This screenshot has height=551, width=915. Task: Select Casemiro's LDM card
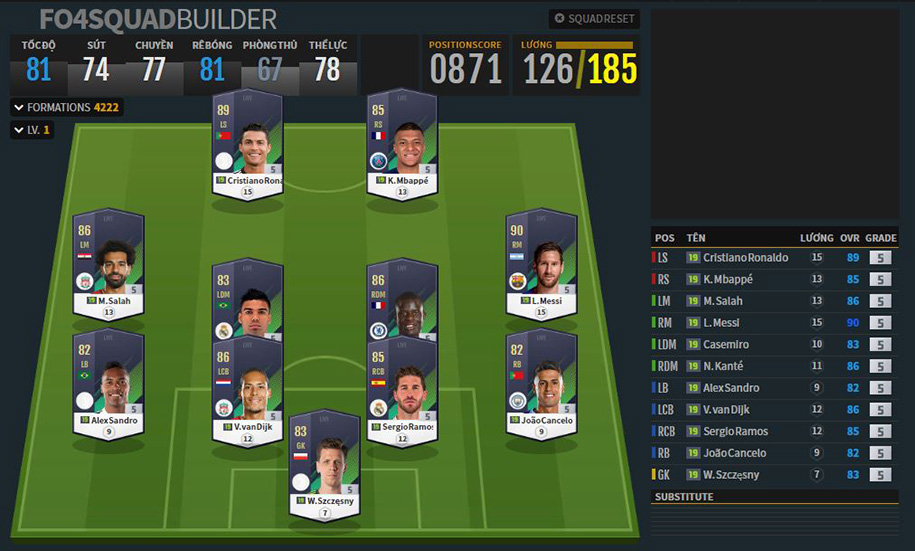[x=248, y=300]
